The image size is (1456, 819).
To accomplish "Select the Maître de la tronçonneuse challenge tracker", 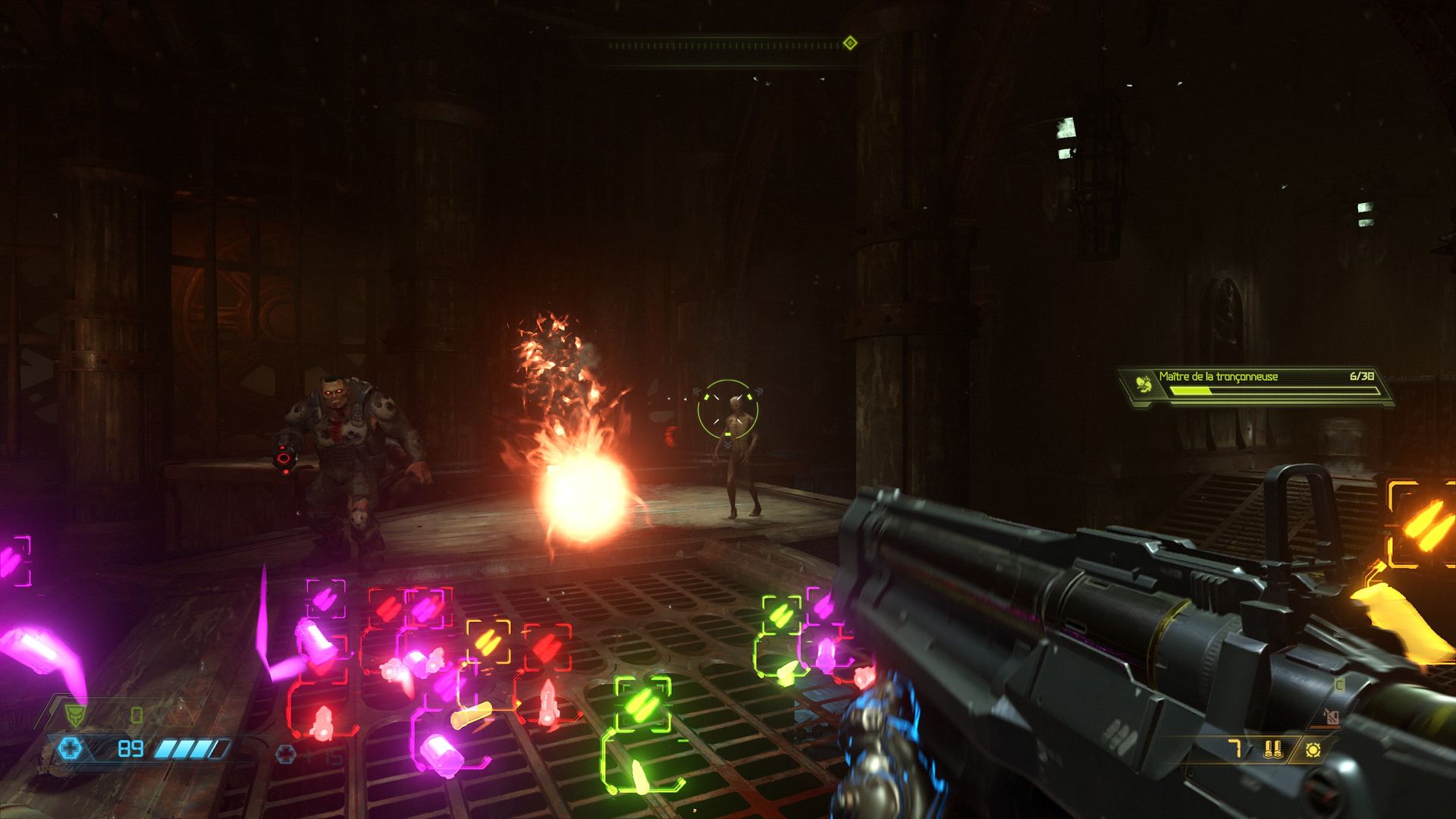I will pyautogui.click(x=1255, y=385).
